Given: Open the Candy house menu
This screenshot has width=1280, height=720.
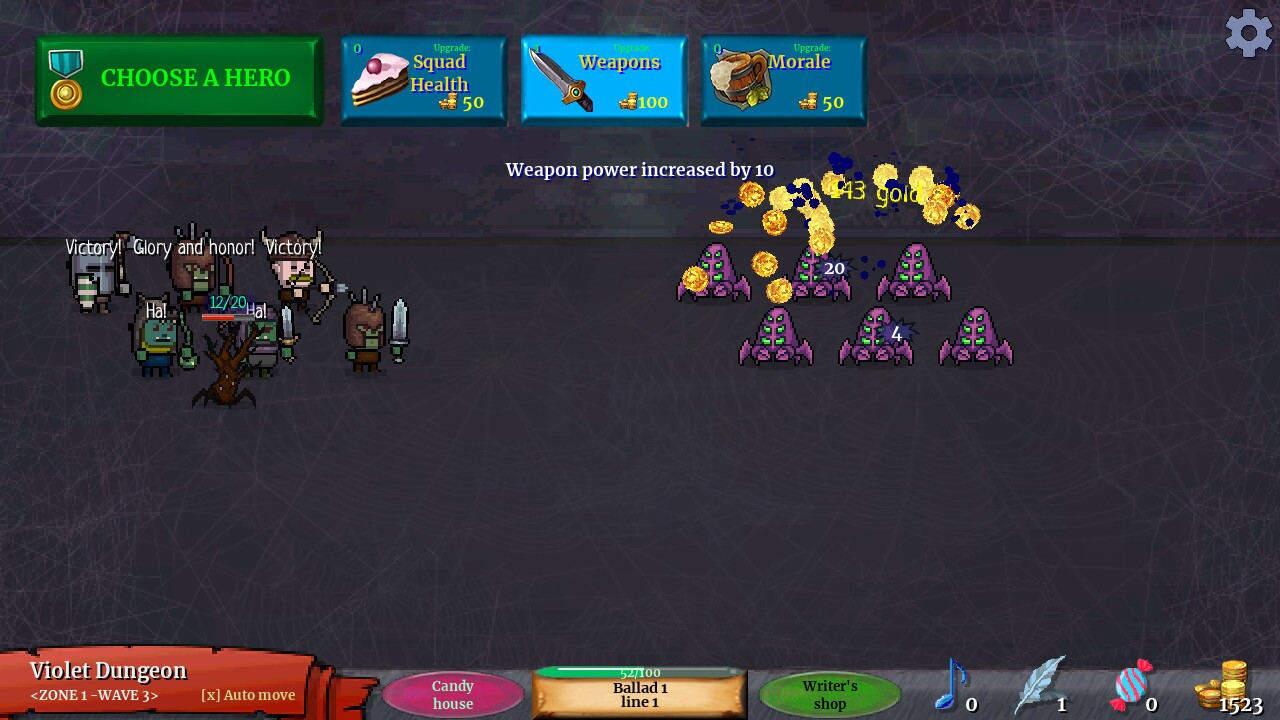Looking at the screenshot, I should (452, 695).
